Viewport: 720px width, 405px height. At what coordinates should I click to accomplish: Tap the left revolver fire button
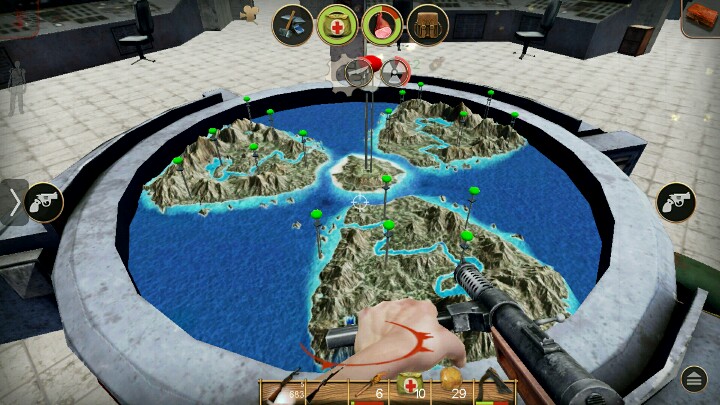click(43, 202)
